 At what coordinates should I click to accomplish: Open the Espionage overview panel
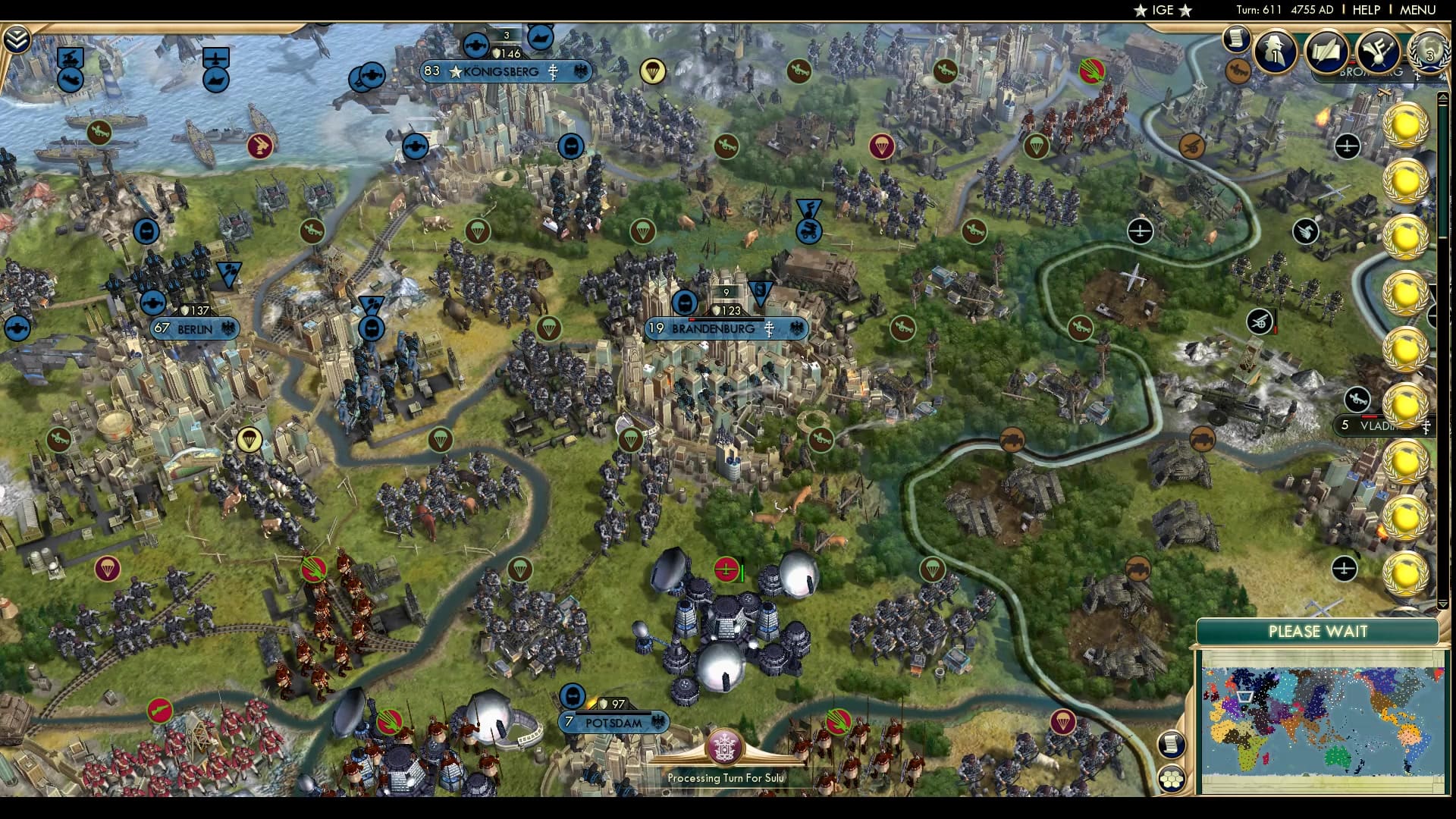pos(1274,49)
